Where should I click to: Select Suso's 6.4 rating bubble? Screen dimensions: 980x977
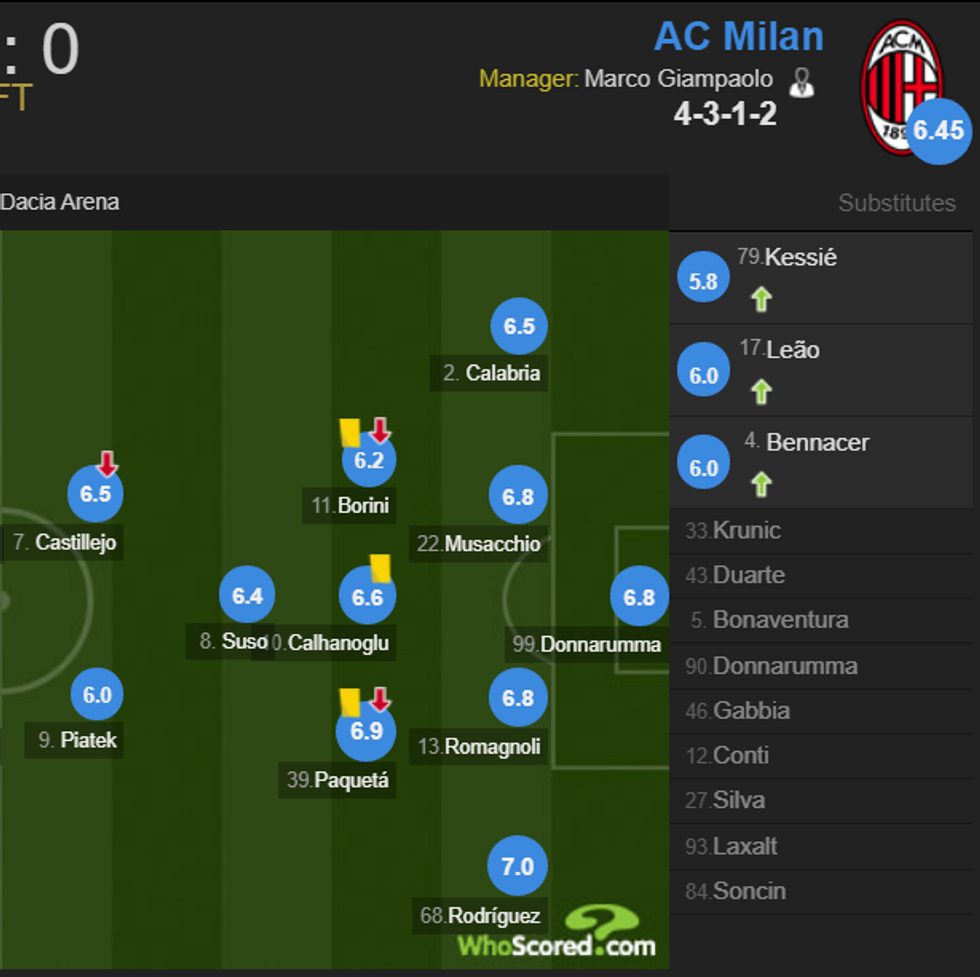pos(247,596)
